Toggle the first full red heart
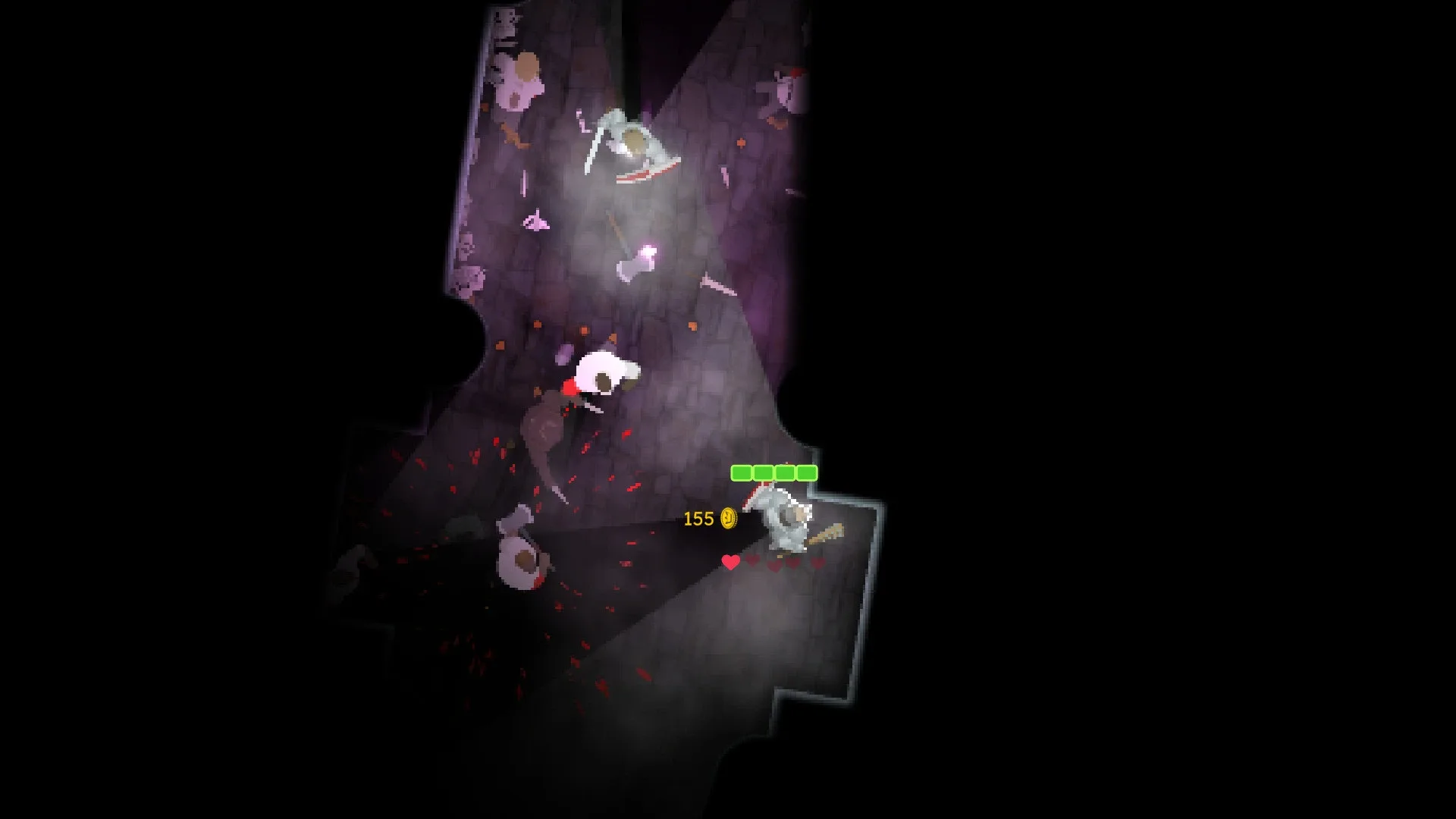Image resolution: width=1456 pixels, height=819 pixels. [x=730, y=563]
